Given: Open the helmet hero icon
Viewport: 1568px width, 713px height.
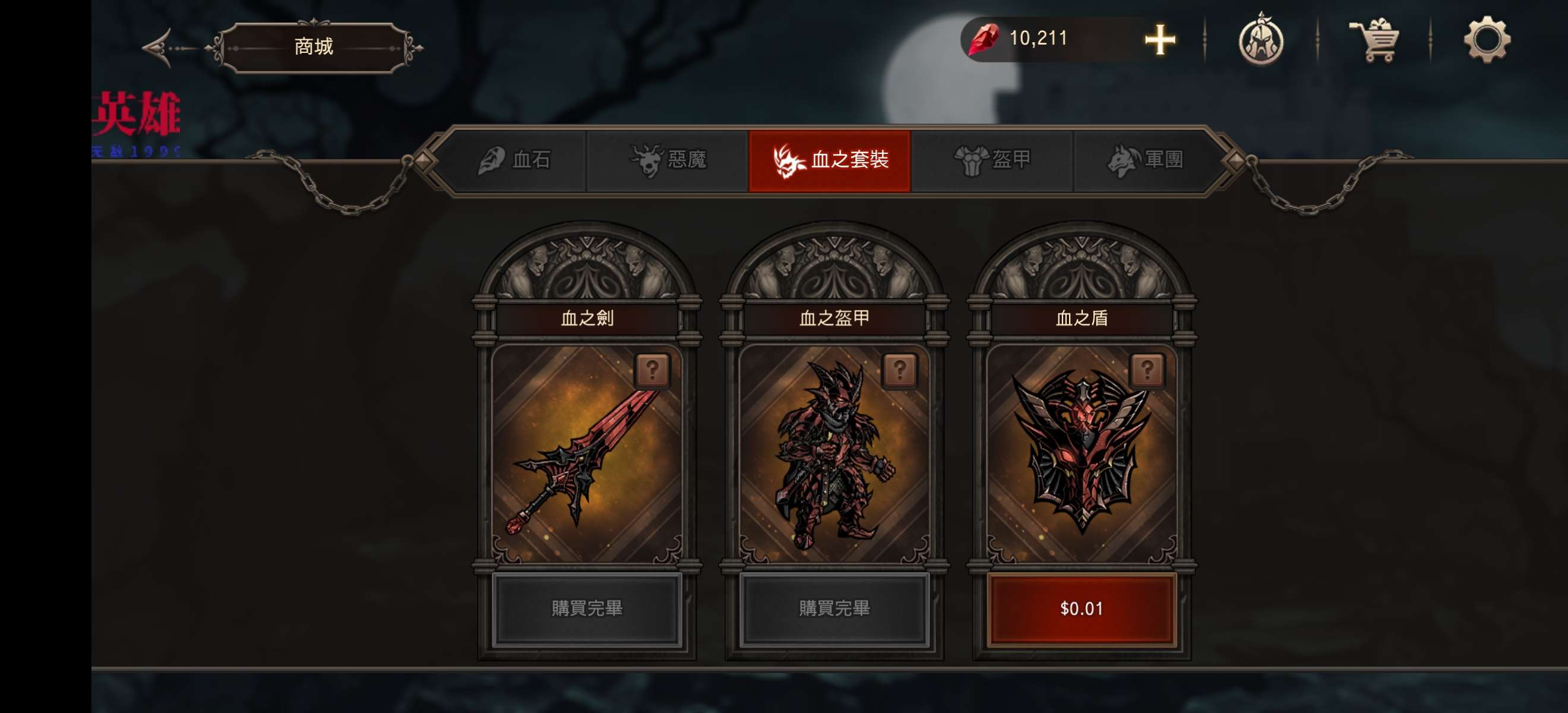Looking at the screenshot, I should tap(1260, 40).
